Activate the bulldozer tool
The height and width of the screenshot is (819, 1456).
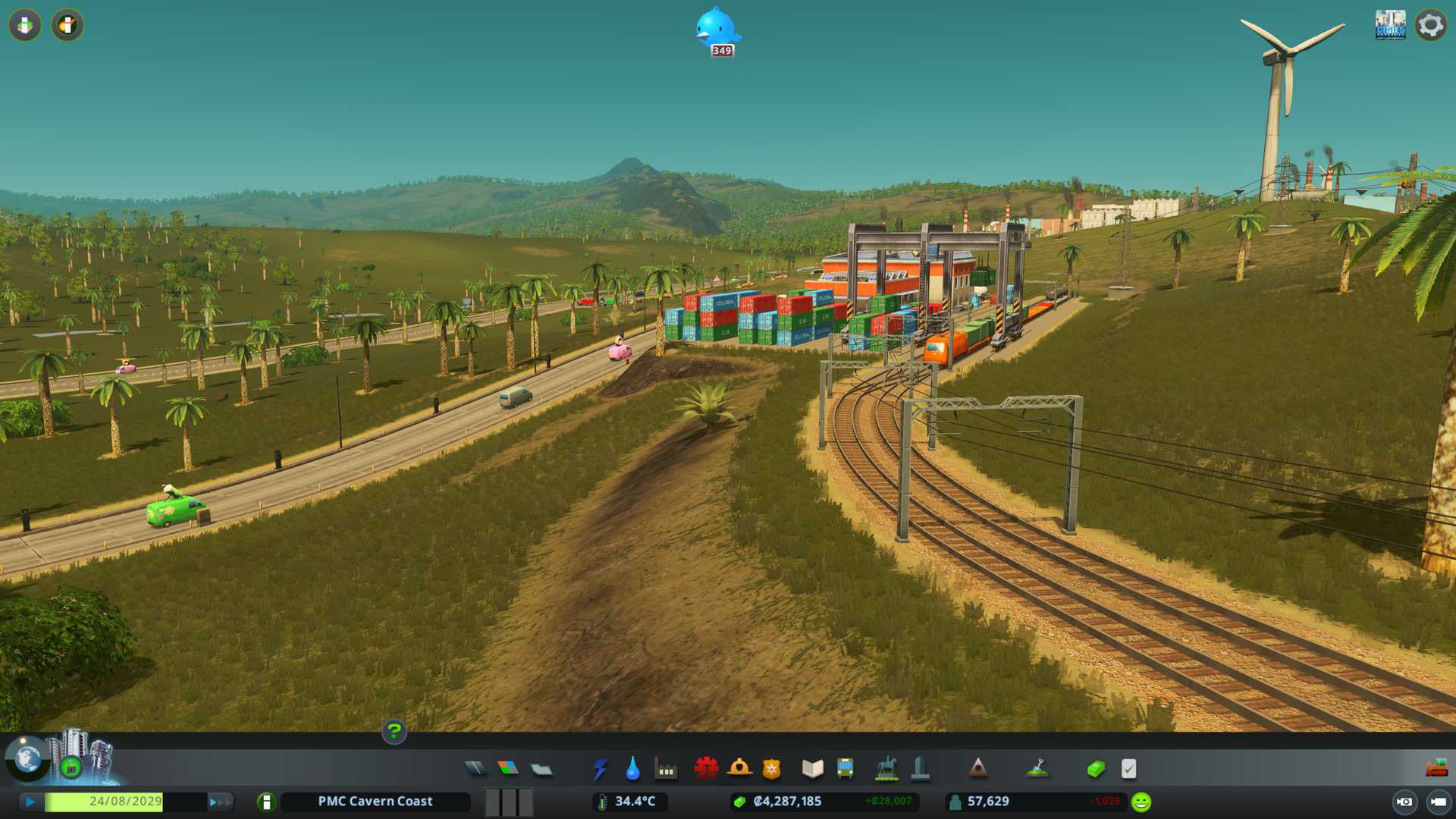click(1436, 768)
